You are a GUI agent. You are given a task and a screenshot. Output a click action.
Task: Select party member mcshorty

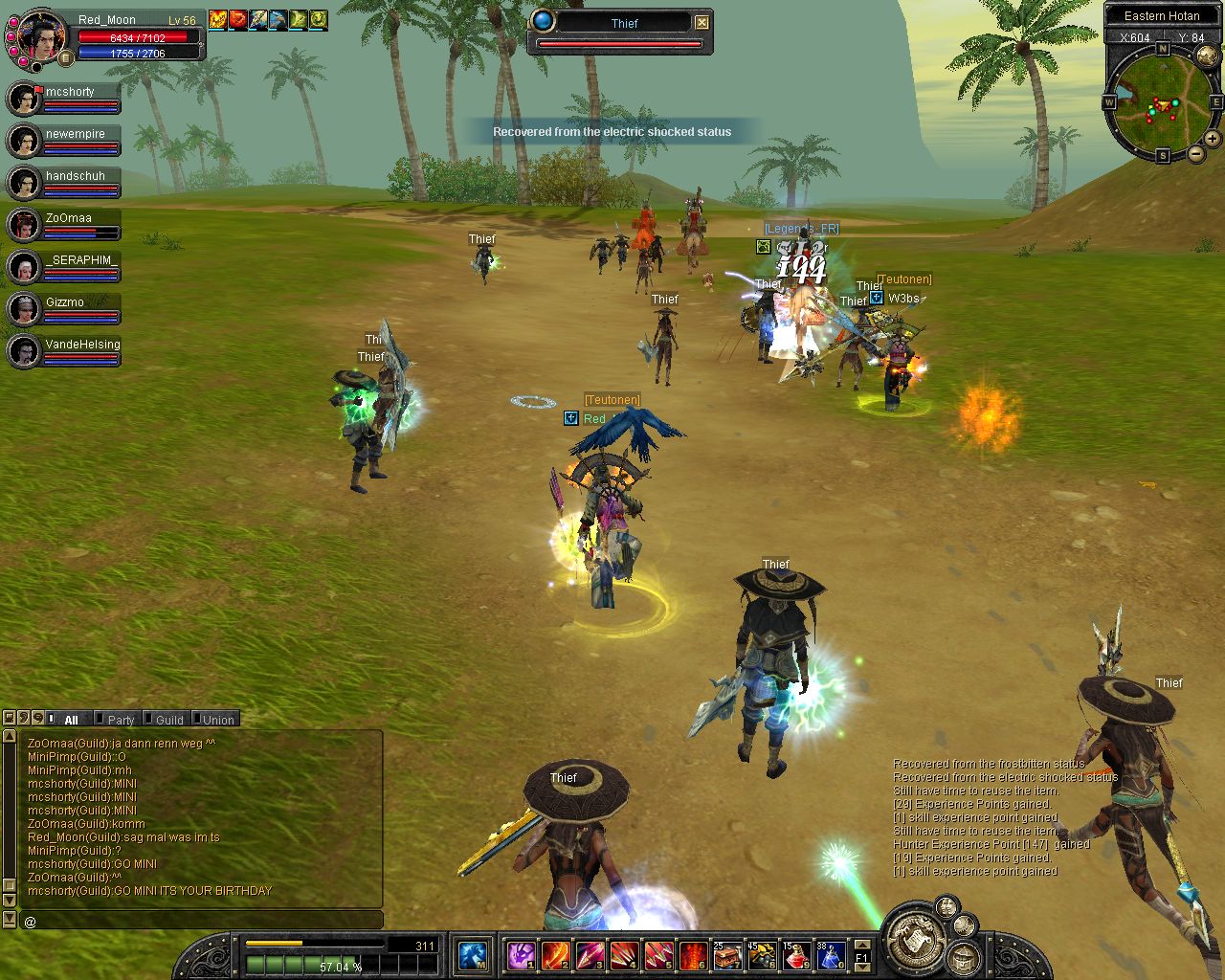click(x=70, y=92)
